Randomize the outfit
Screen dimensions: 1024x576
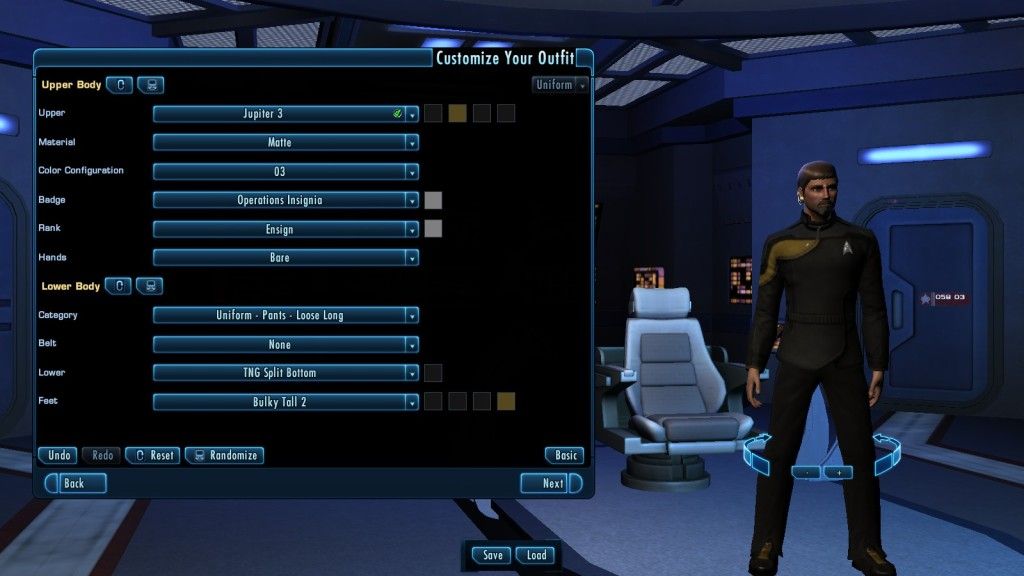(x=224, y=455)
